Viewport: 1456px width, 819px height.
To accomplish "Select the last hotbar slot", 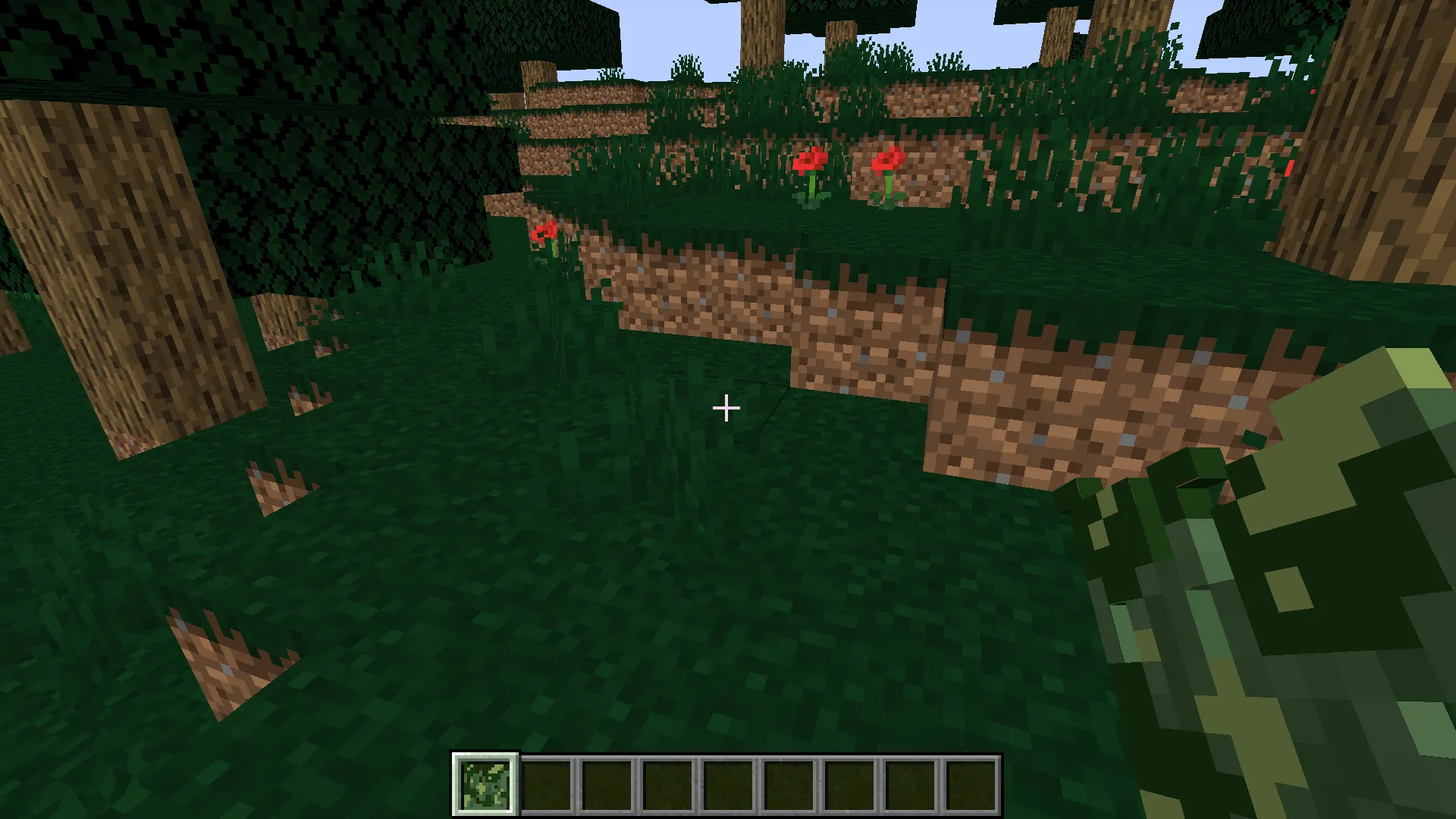I will click(972, 784).
